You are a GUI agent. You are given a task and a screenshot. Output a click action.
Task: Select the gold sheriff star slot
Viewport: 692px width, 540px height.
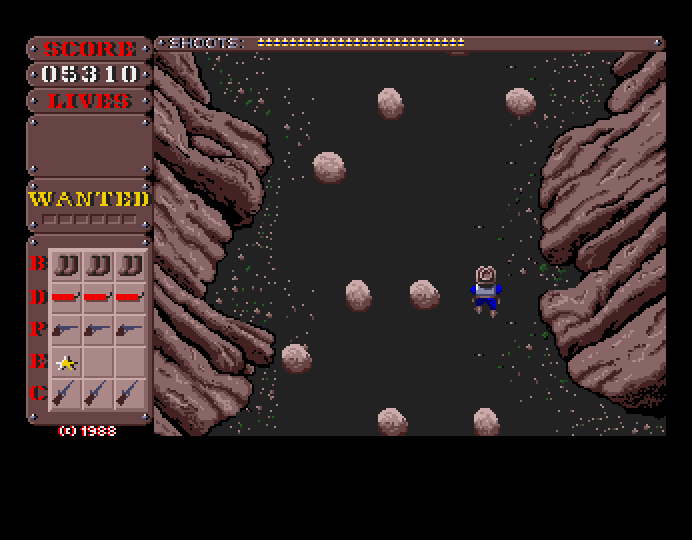click(x=67, y=362)
